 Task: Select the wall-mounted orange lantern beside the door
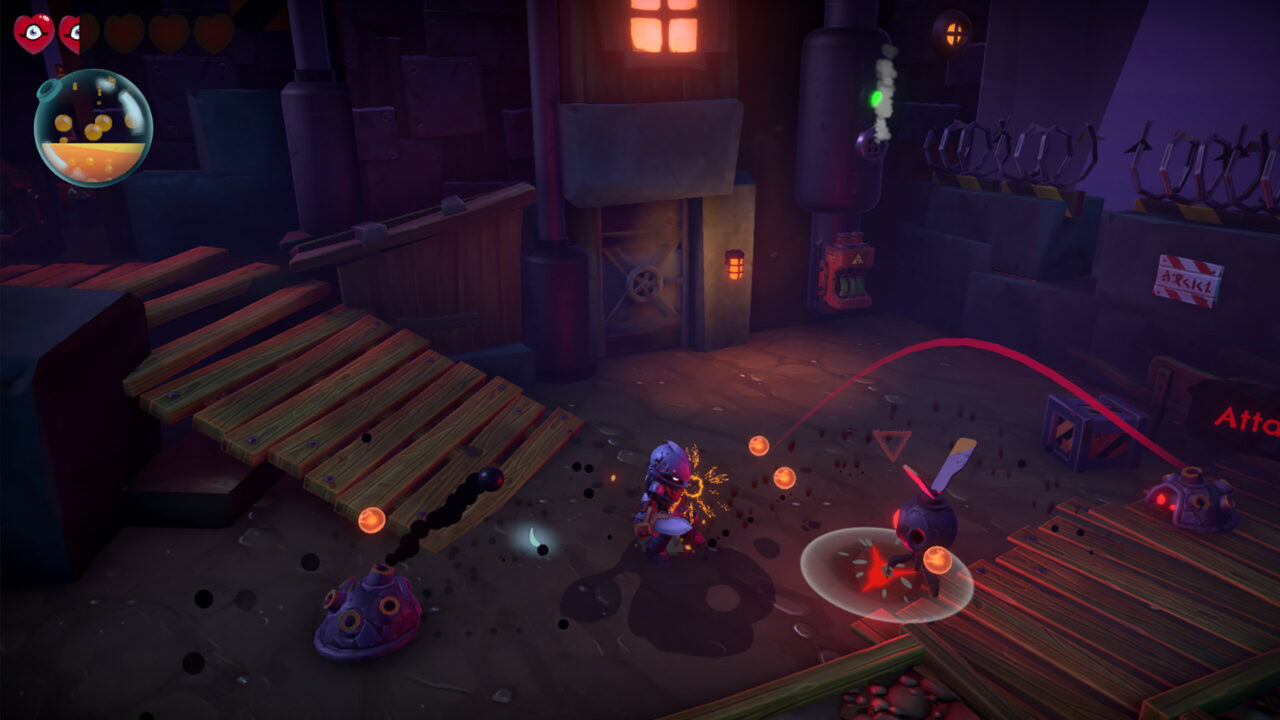click(x=737, y=264)
